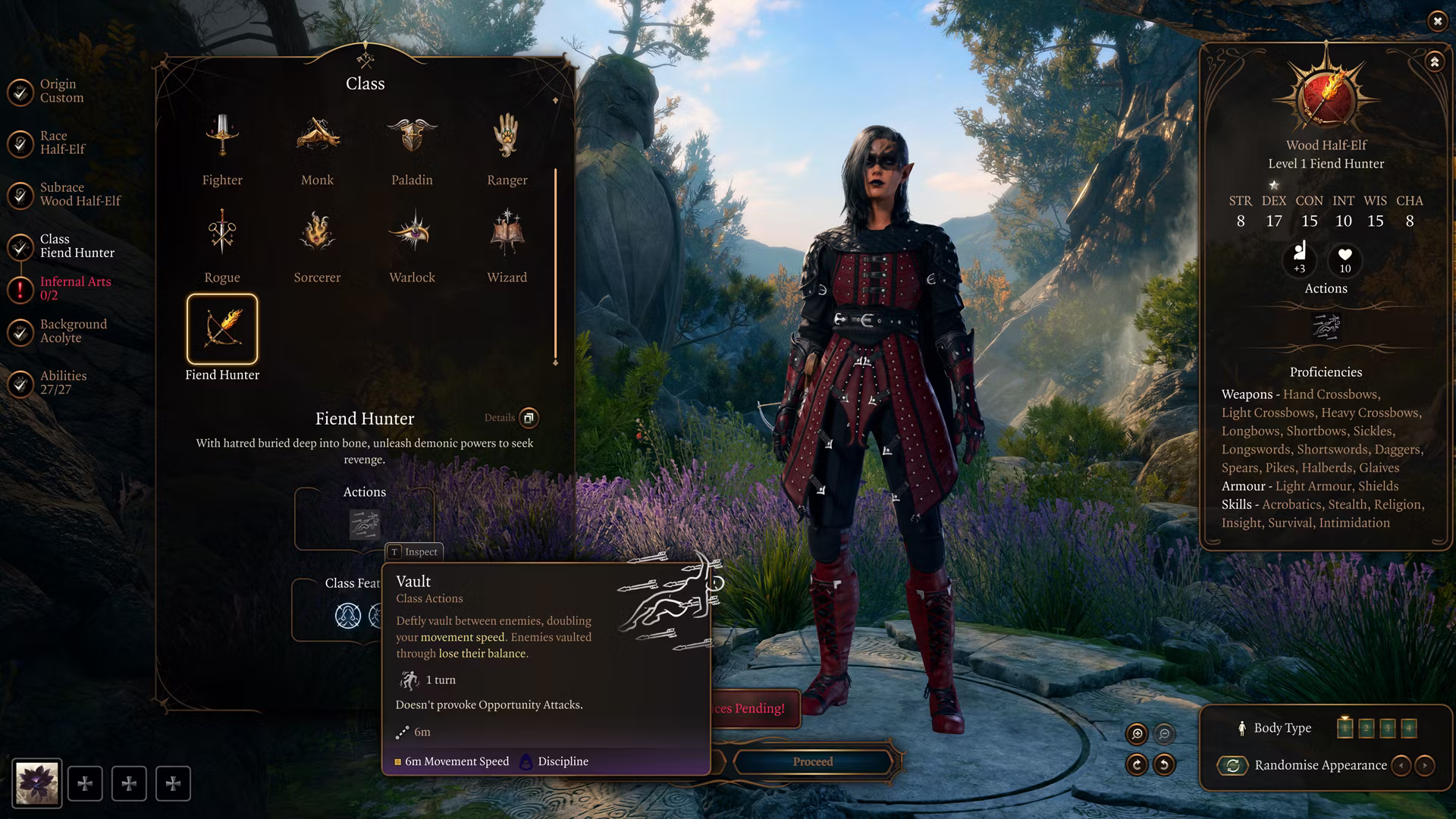Select the Ranger class

coord(507,149)
